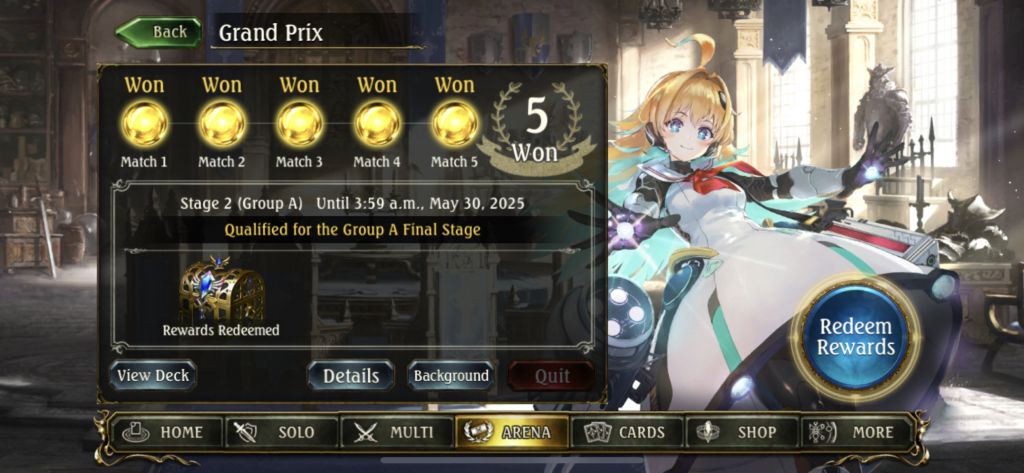The height and width of the screenshot is (473, 1024).
Task: Choose the Match 5 gold medal
Action: pyautogui.click(x=454, y=124)
